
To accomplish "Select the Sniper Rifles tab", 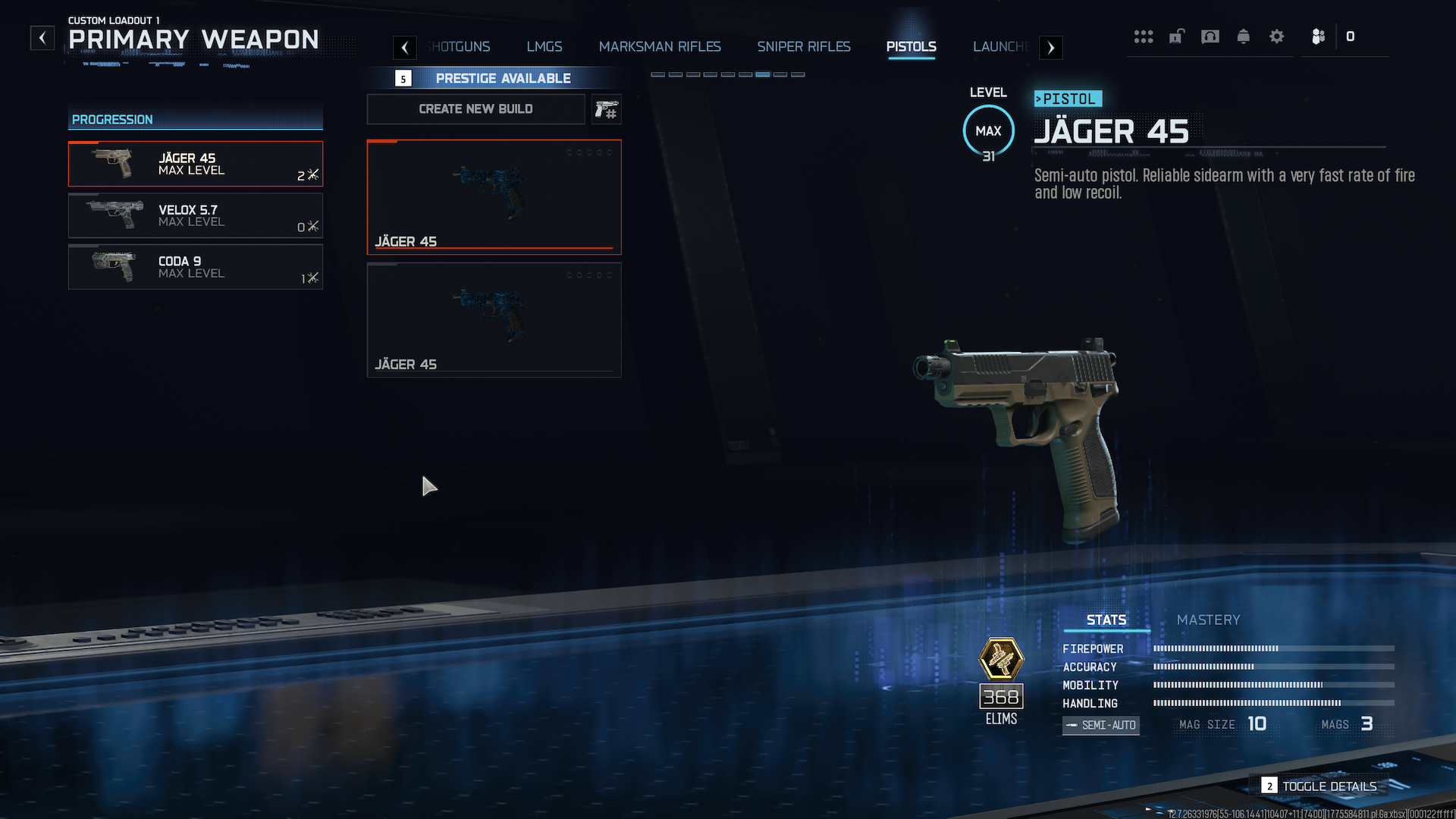I will 804,47.
